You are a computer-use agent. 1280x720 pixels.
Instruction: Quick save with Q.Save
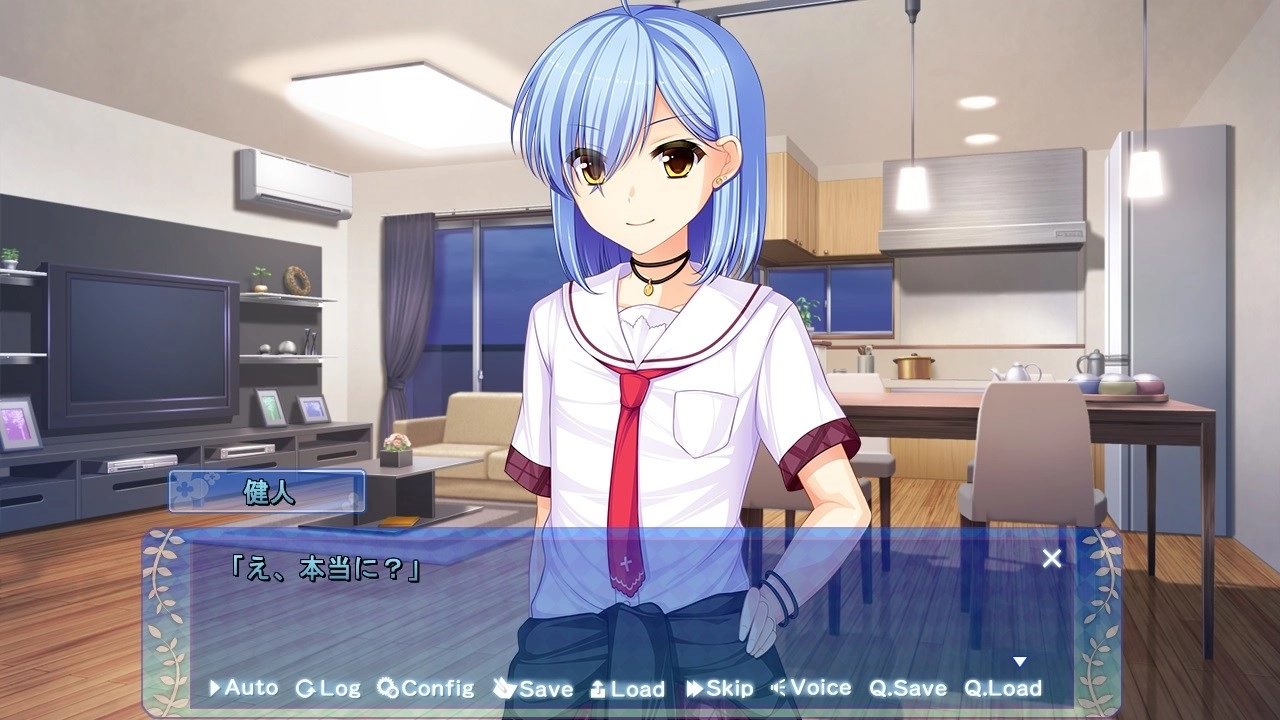click(x=907, y=688)
